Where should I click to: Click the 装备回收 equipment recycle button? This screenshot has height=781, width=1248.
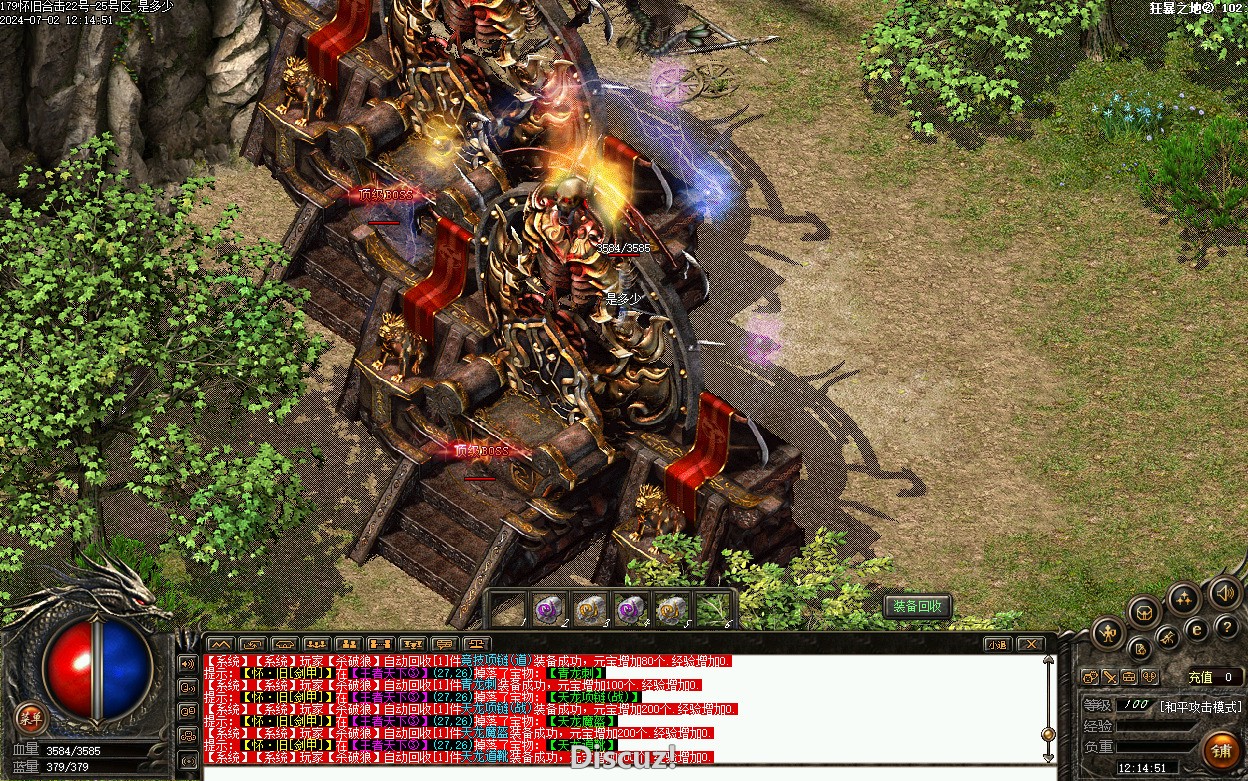click(917, 607)
